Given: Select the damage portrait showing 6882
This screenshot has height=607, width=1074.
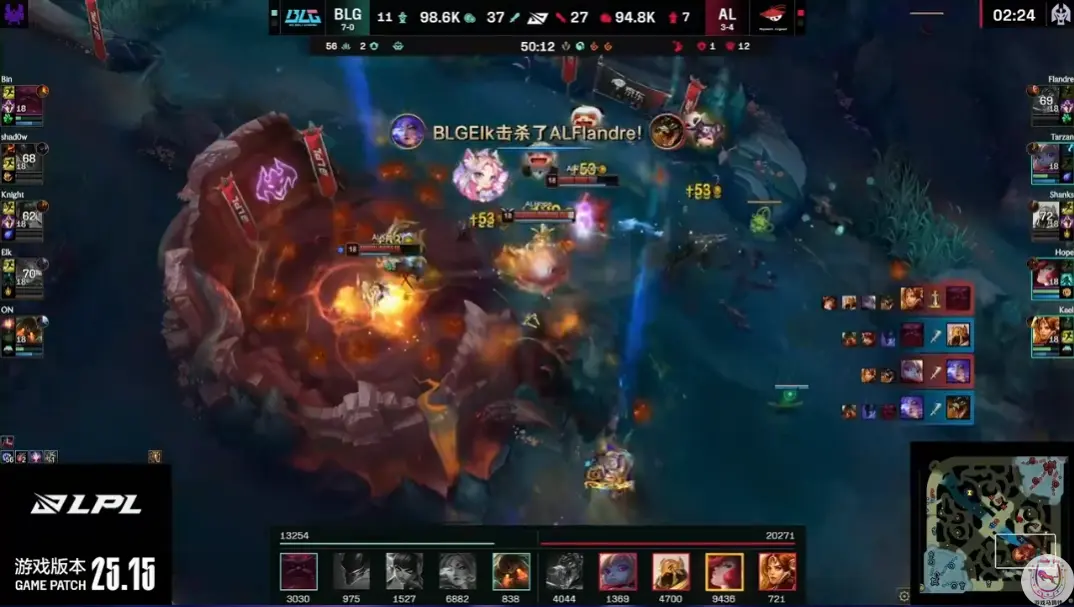Looking at the screenshot, I should click(457, 572).
